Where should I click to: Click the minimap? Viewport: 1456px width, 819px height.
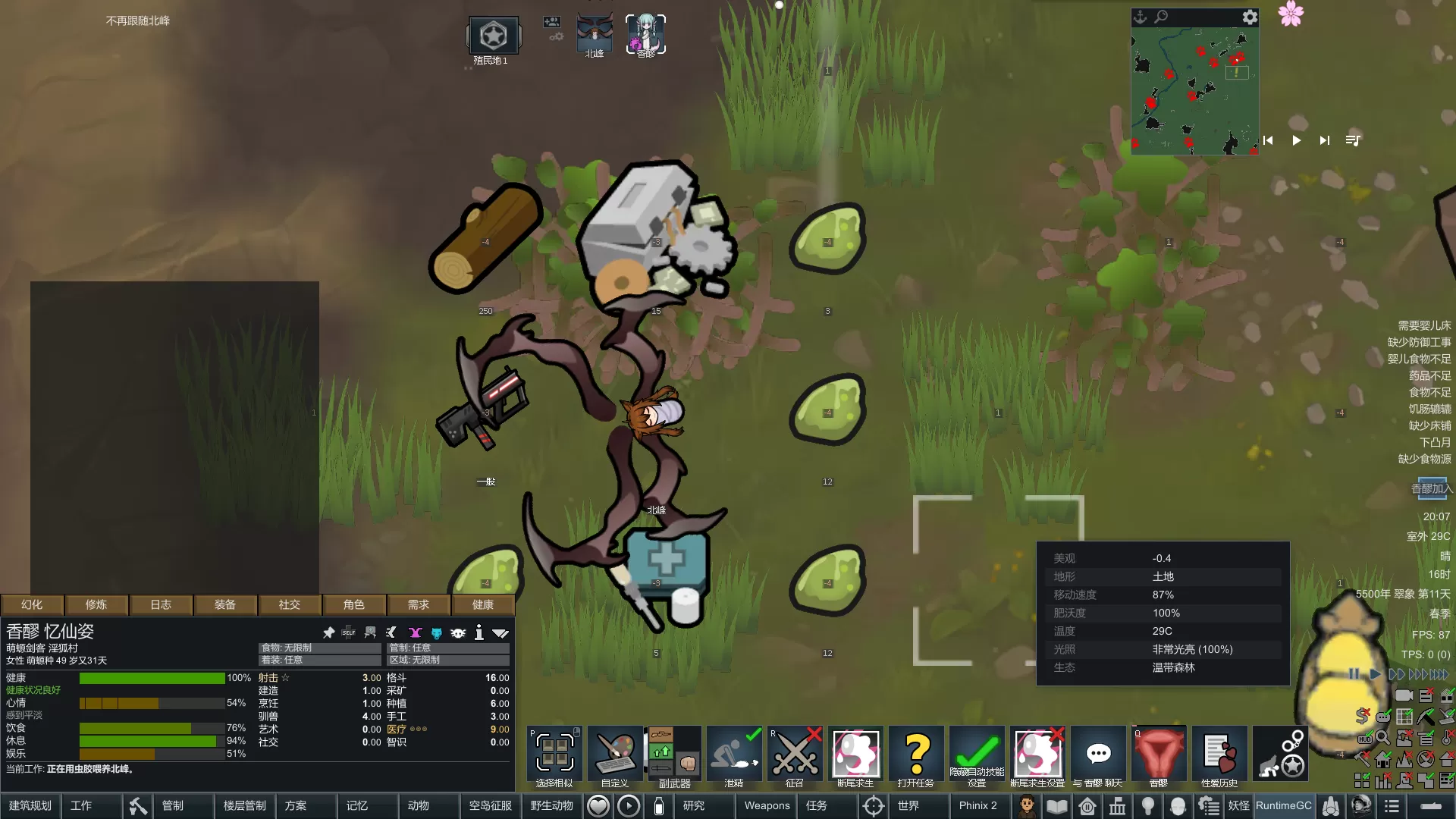(1194, 91)
